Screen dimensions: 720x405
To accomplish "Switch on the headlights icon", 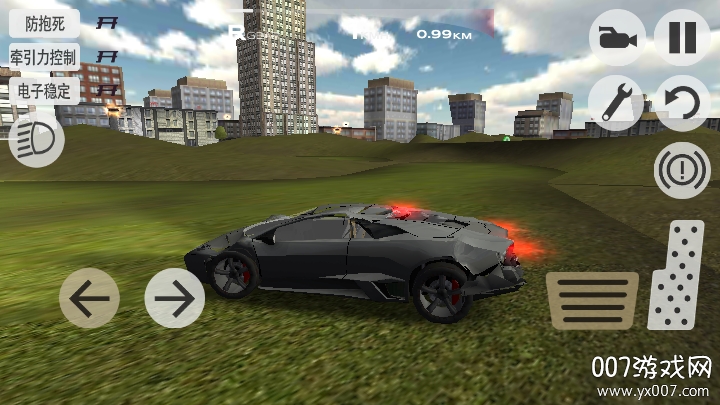I will 36,138.
